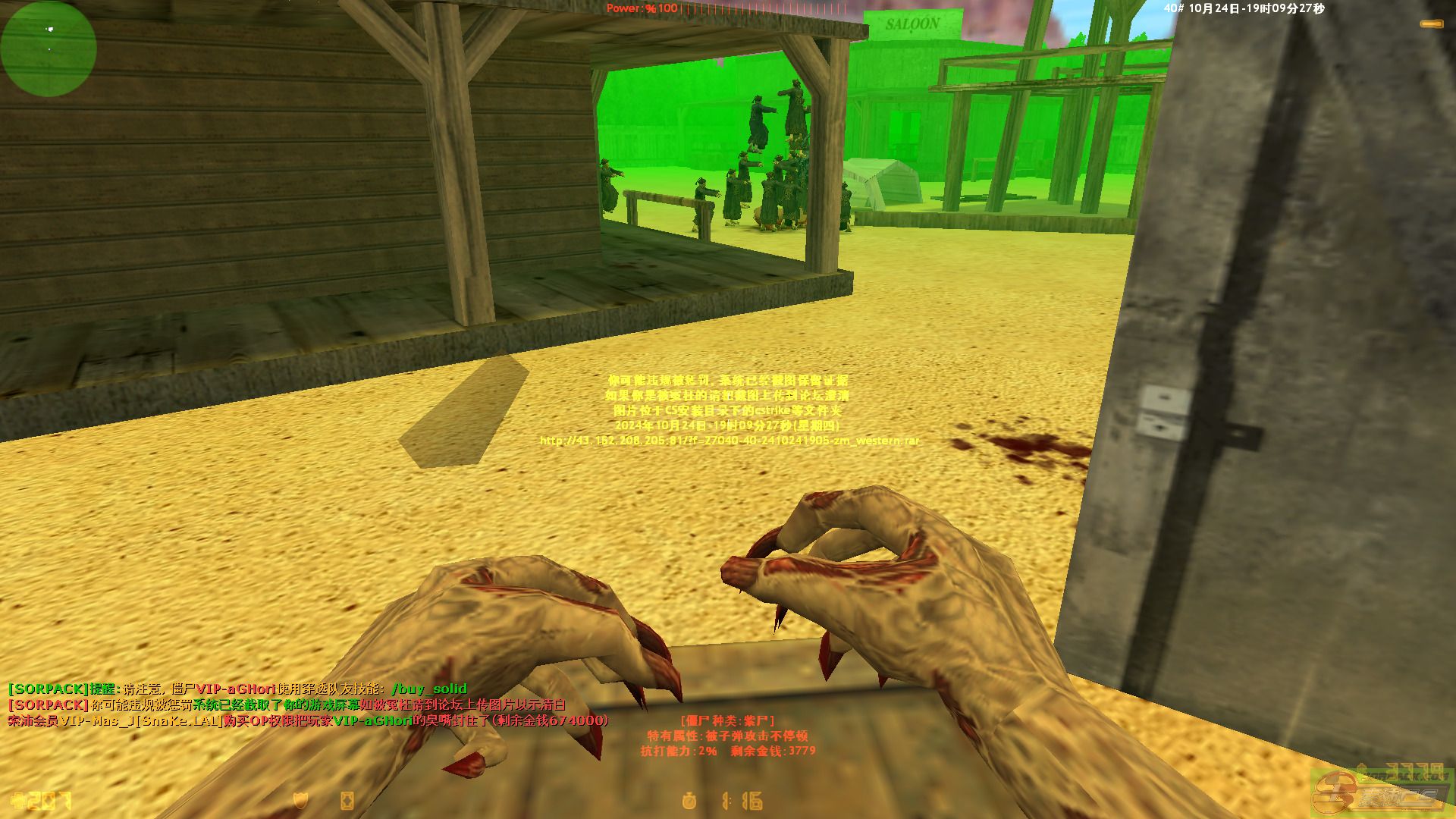Viewport: 1456px width, 819px height.
Task: Open the zm_western.rar screenshot link
Action: pyautogui.click(x=729, y=441)
